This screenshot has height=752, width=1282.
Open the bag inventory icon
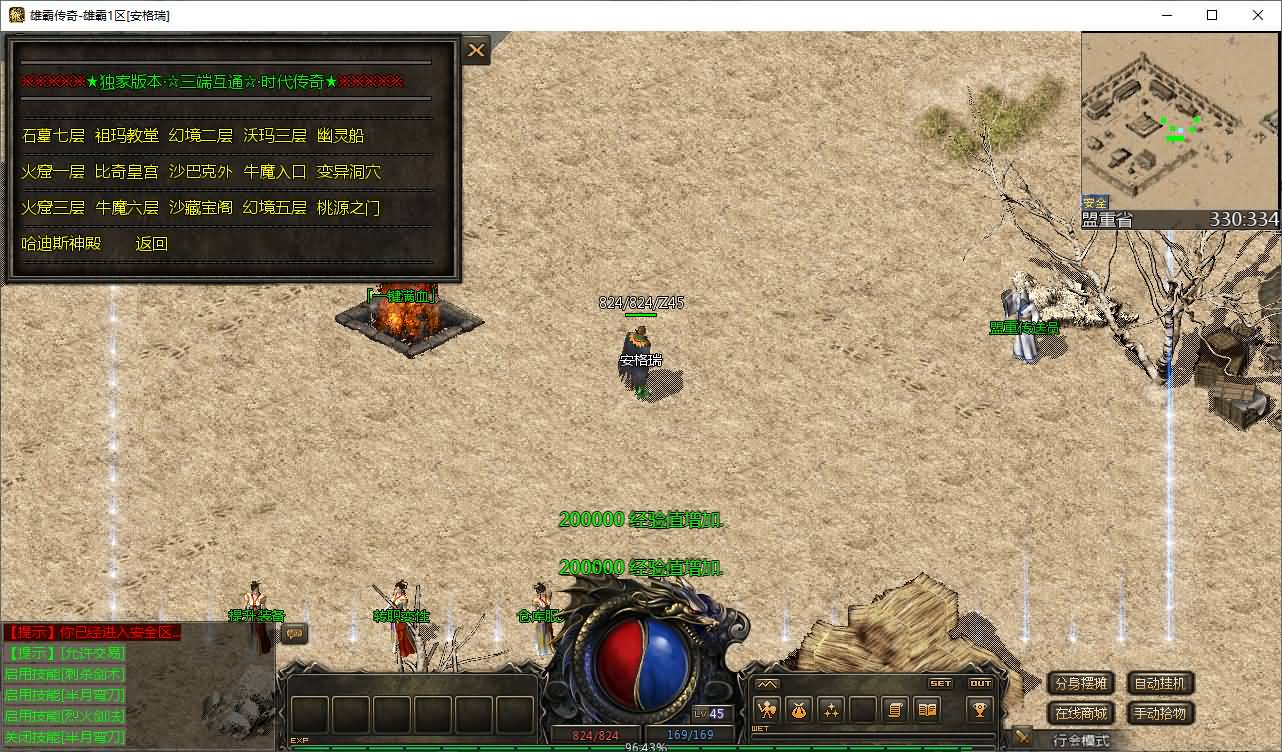pos(799,710)
